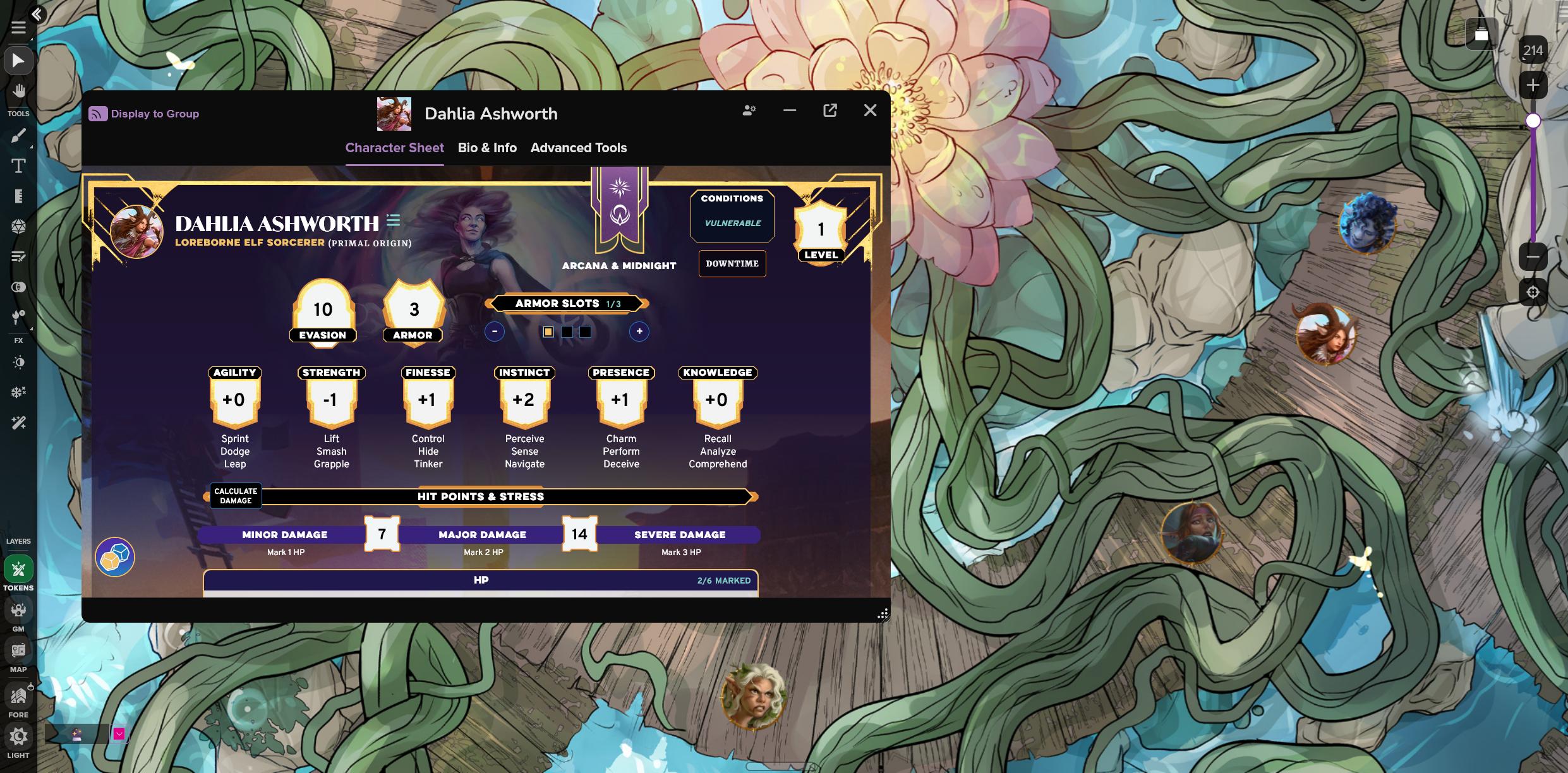Select the text tool in the toolbar

18,166
